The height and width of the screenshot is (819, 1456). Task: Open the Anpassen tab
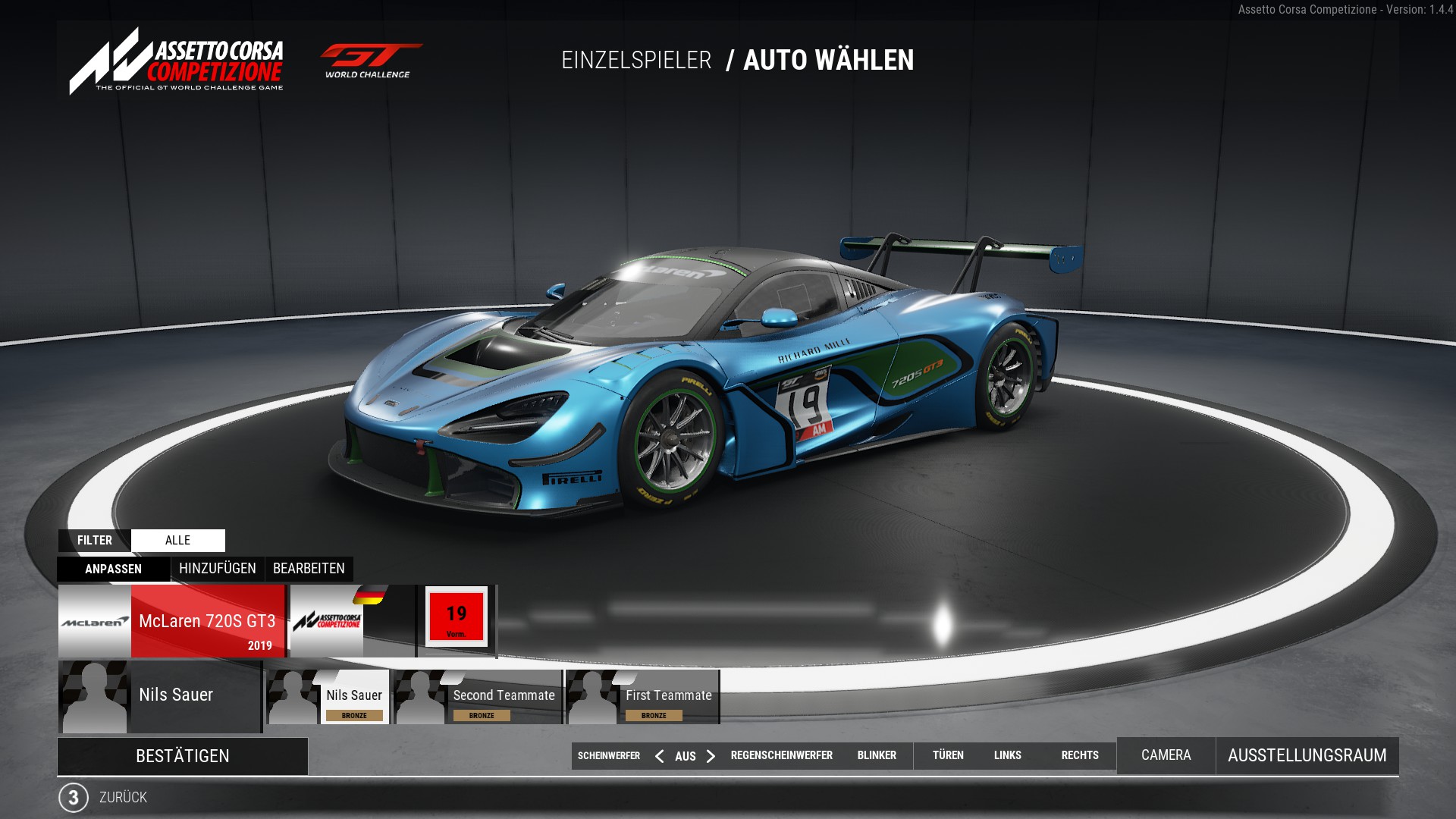point(113,569)
